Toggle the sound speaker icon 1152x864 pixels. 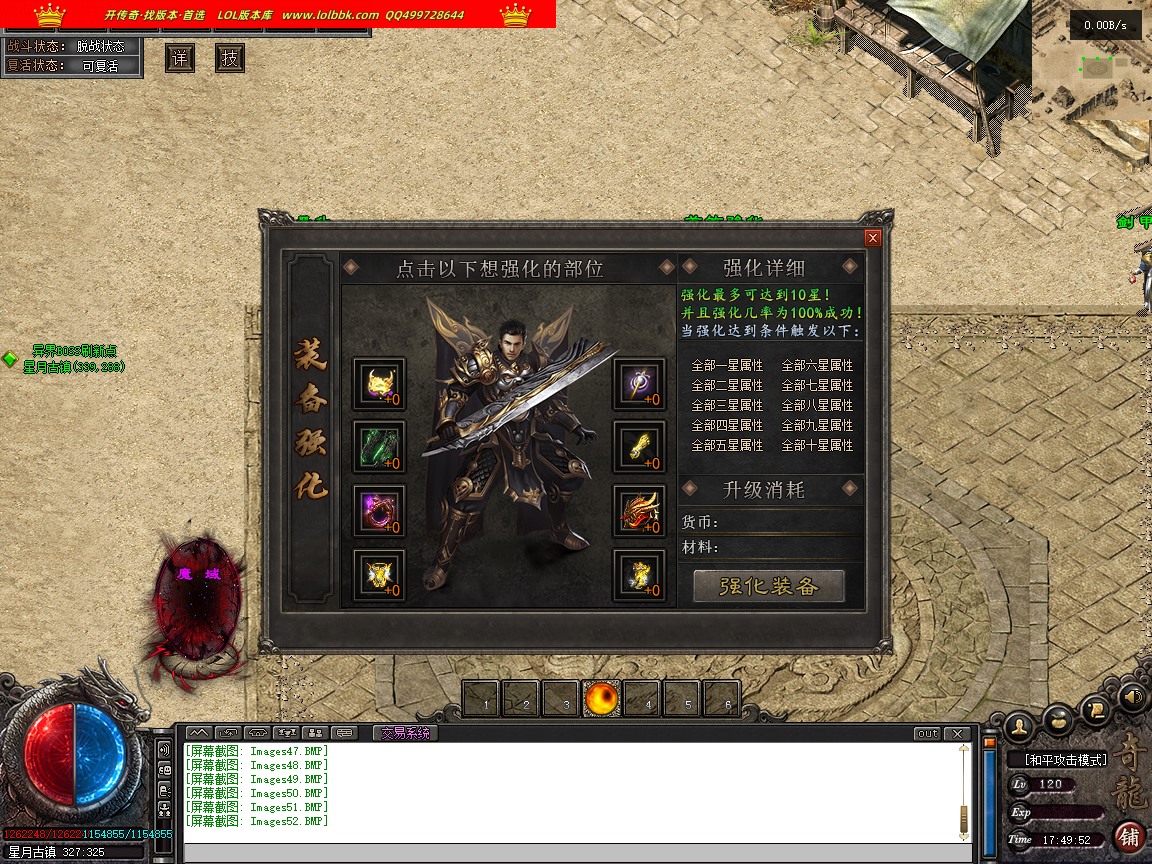pos(1132,695)
